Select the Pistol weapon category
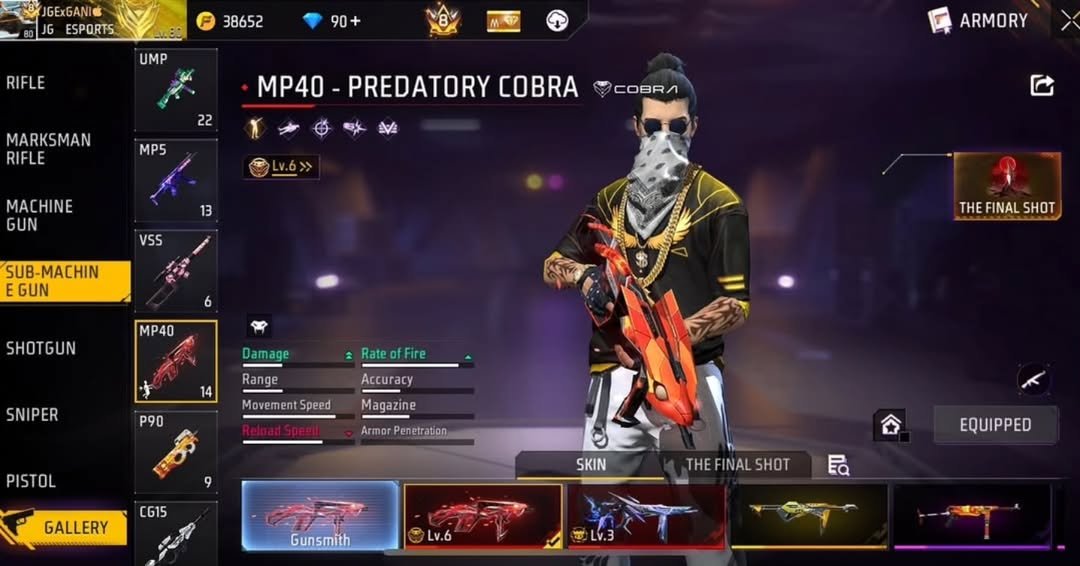 click(31, 481)
